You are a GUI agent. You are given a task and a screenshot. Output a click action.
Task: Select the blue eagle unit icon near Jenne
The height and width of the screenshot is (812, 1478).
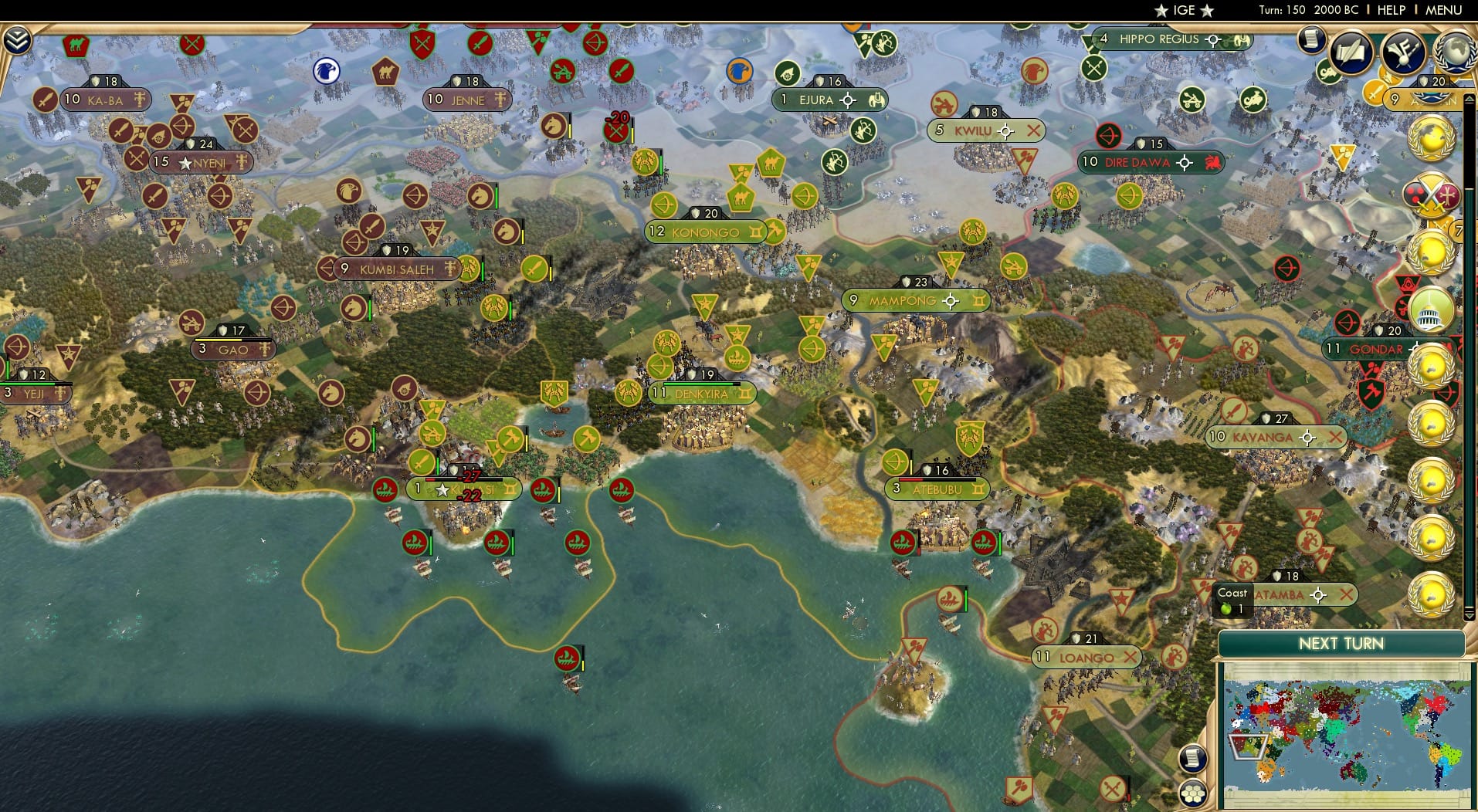(x=327, y=69)
